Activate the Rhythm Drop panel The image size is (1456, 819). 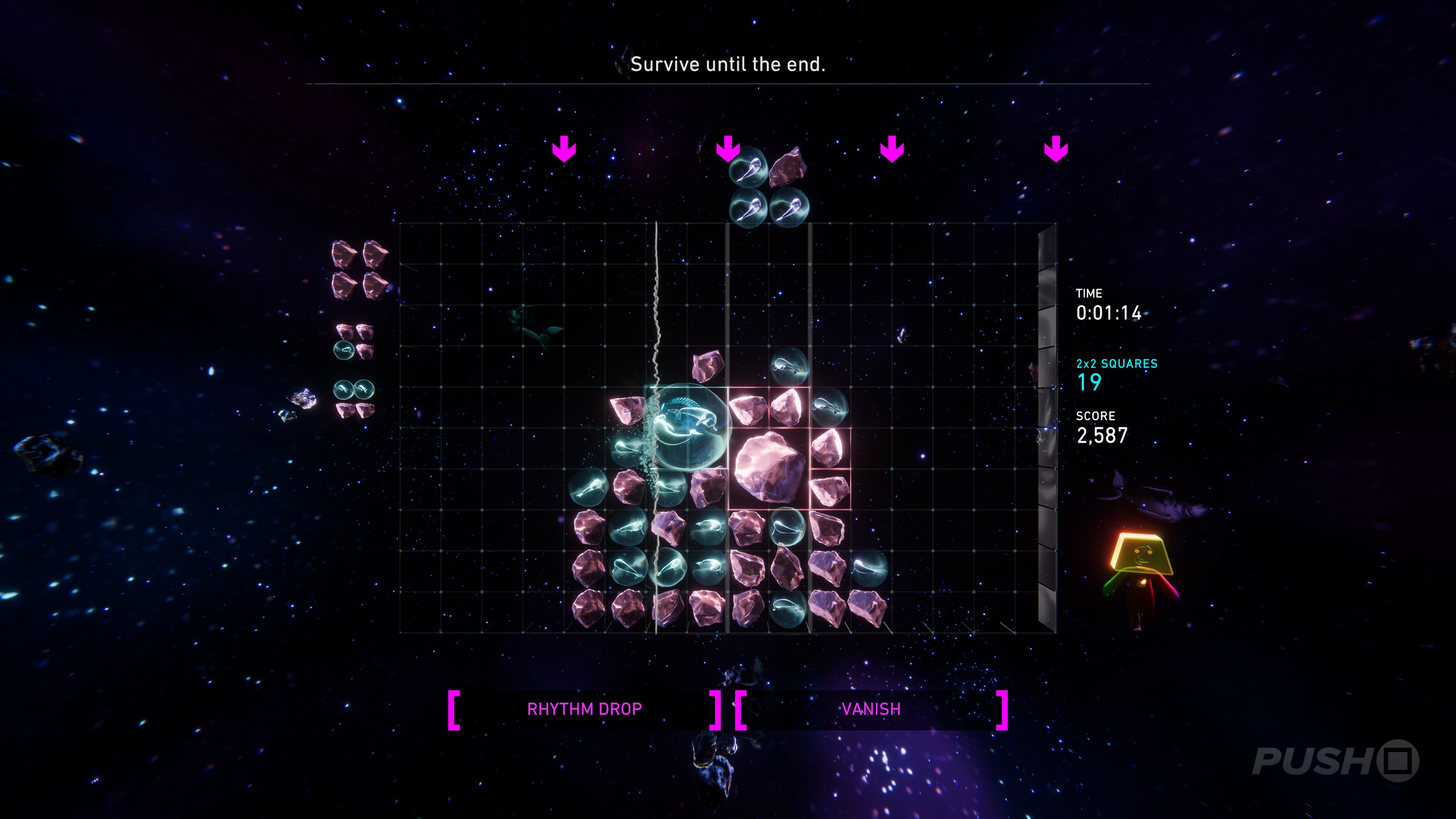(584, 709)
